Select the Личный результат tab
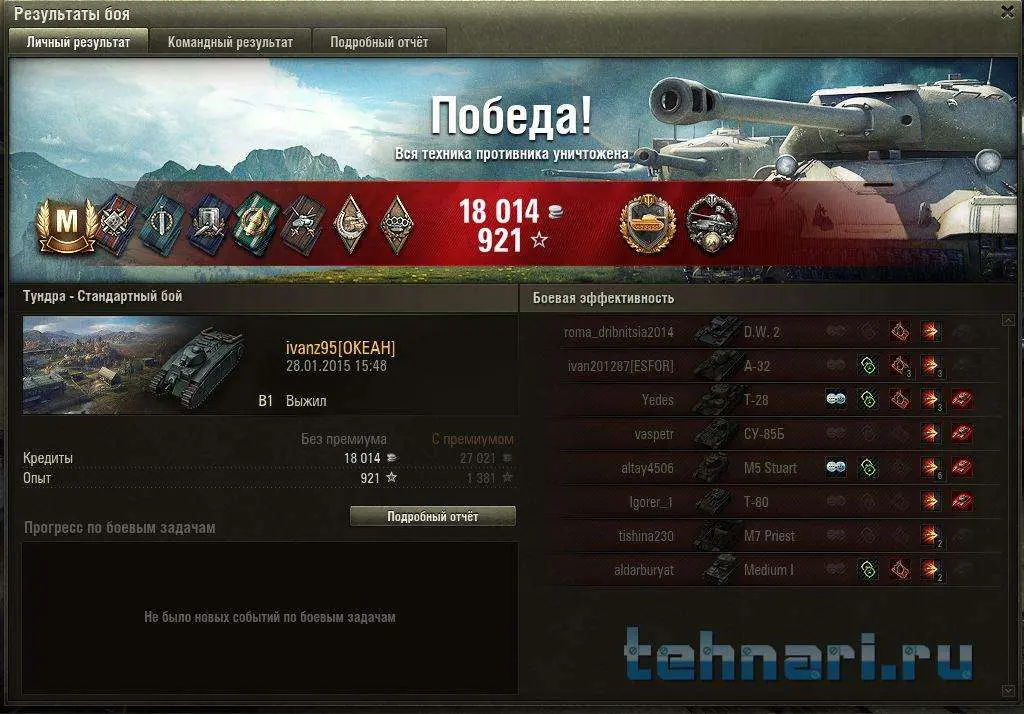The width and height of the screenshot is (1024, 714). pos(79,42)
